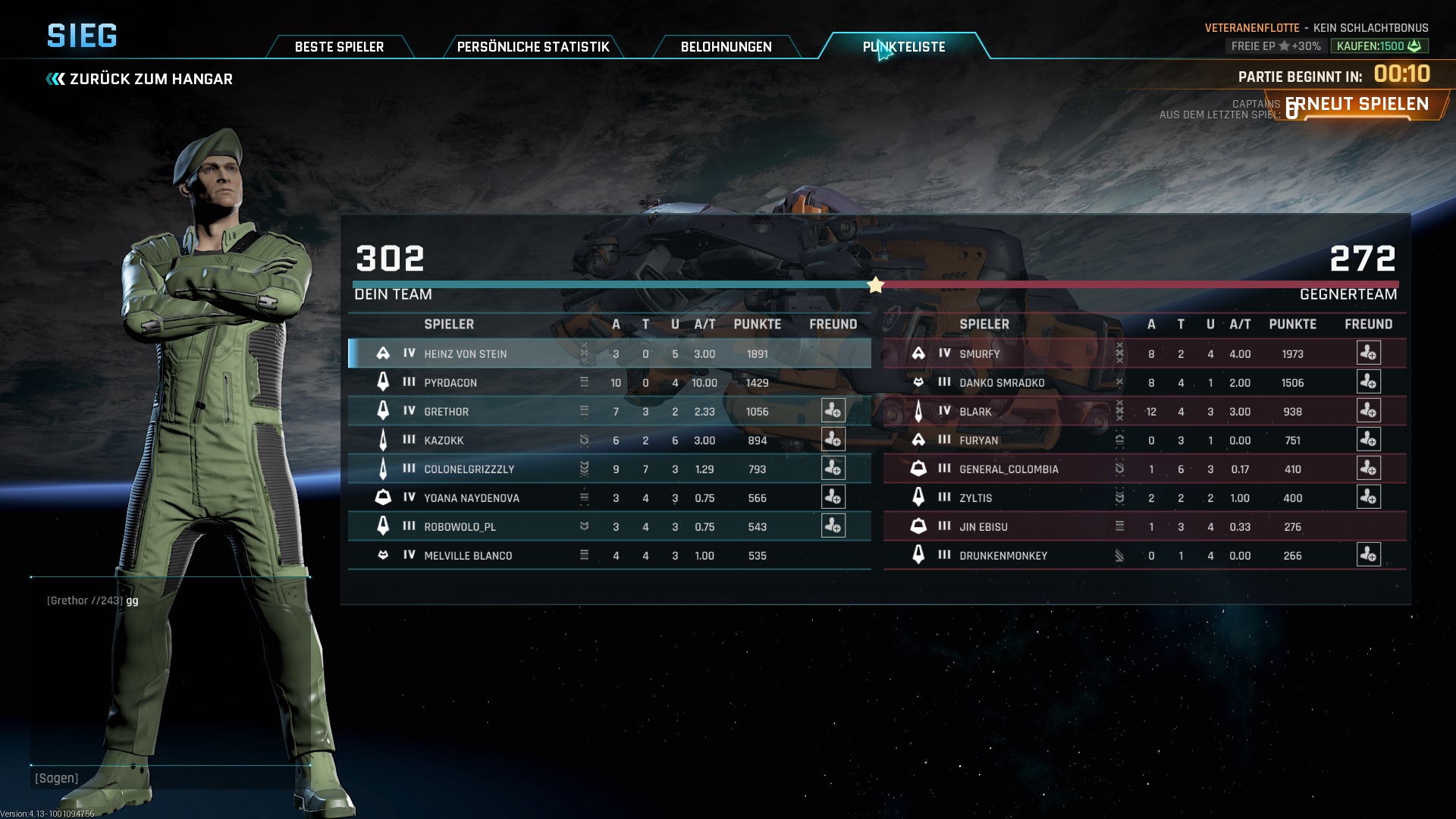Add DrunkenMonkey as a friend
Viewport: 1456px width, 819px height.
point(1368,555)
